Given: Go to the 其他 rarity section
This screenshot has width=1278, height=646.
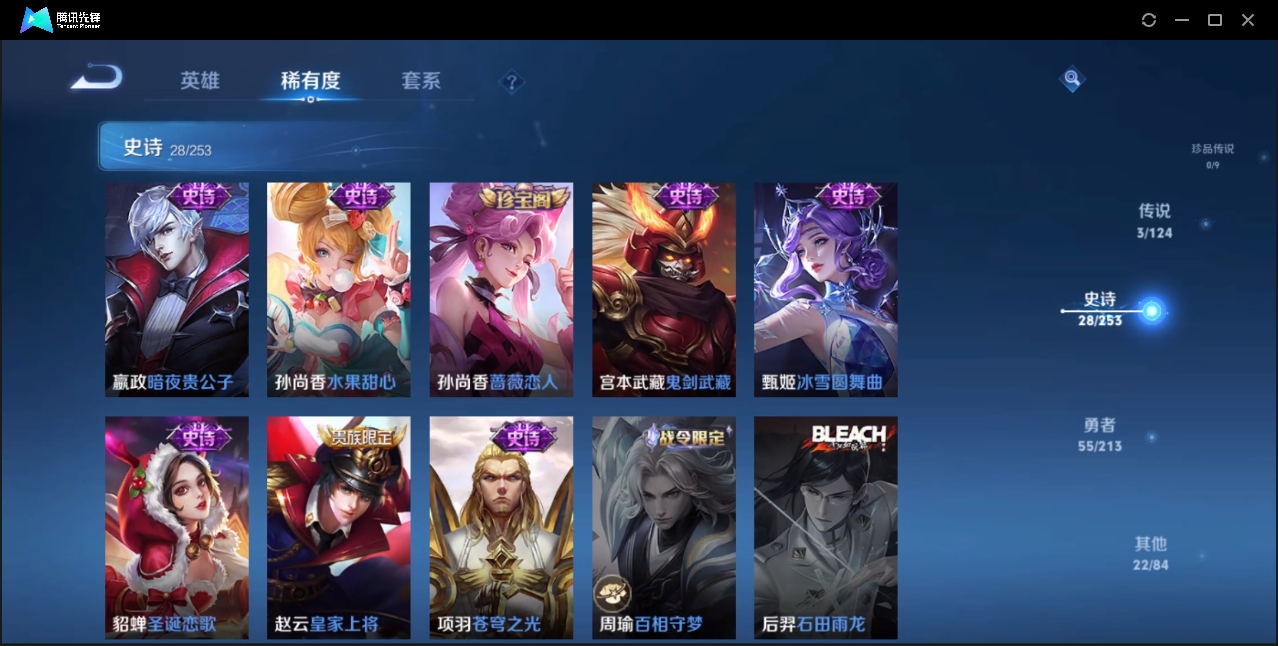Looking at the screenshot, I should (1150, 553).
